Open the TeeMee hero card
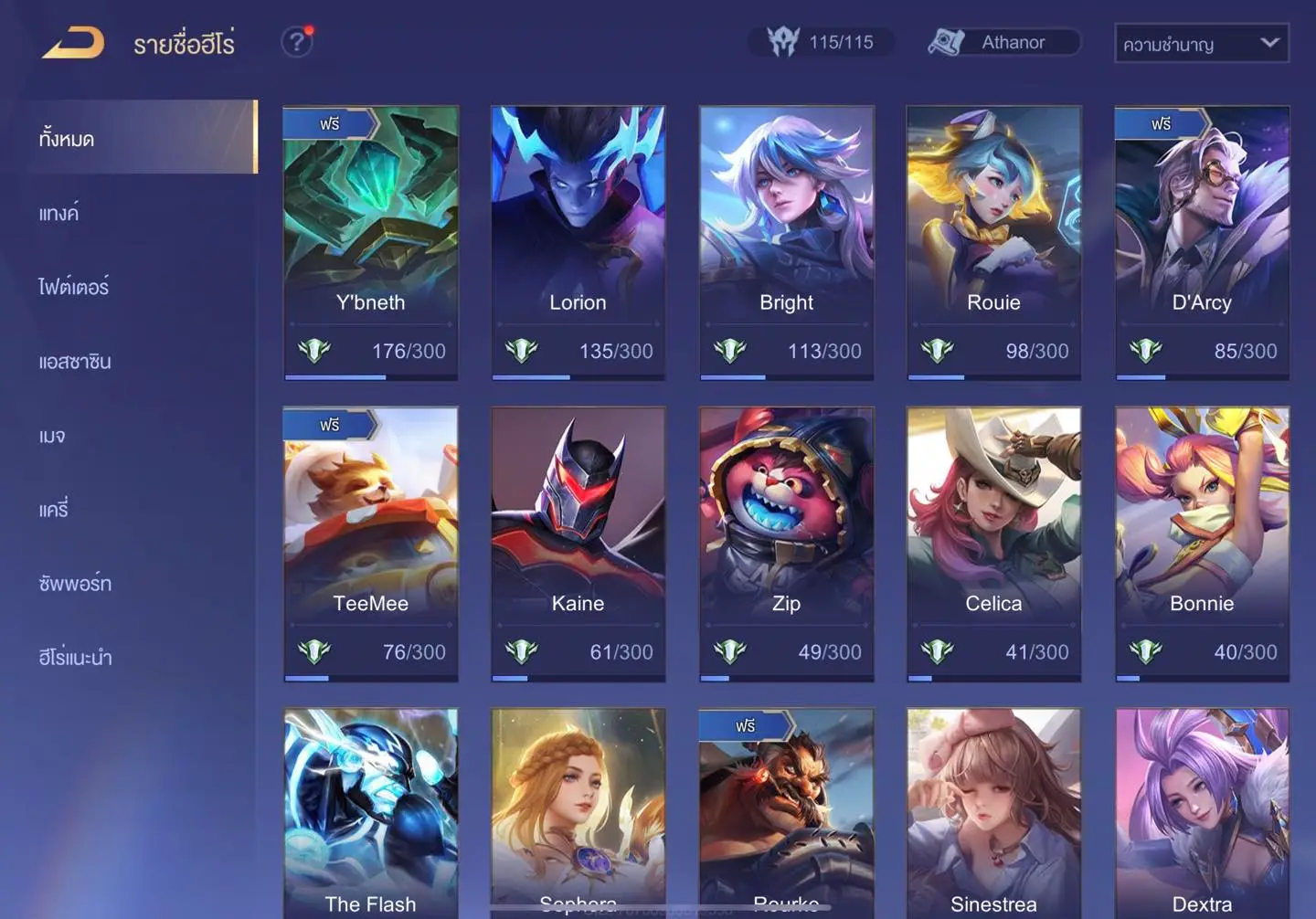 tap(370, 544)
